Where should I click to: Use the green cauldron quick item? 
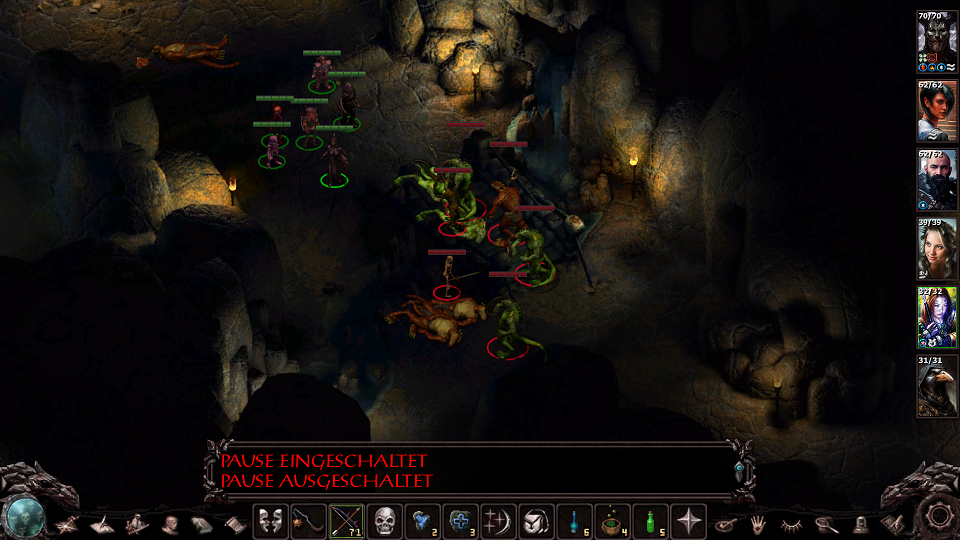(613, 521)
